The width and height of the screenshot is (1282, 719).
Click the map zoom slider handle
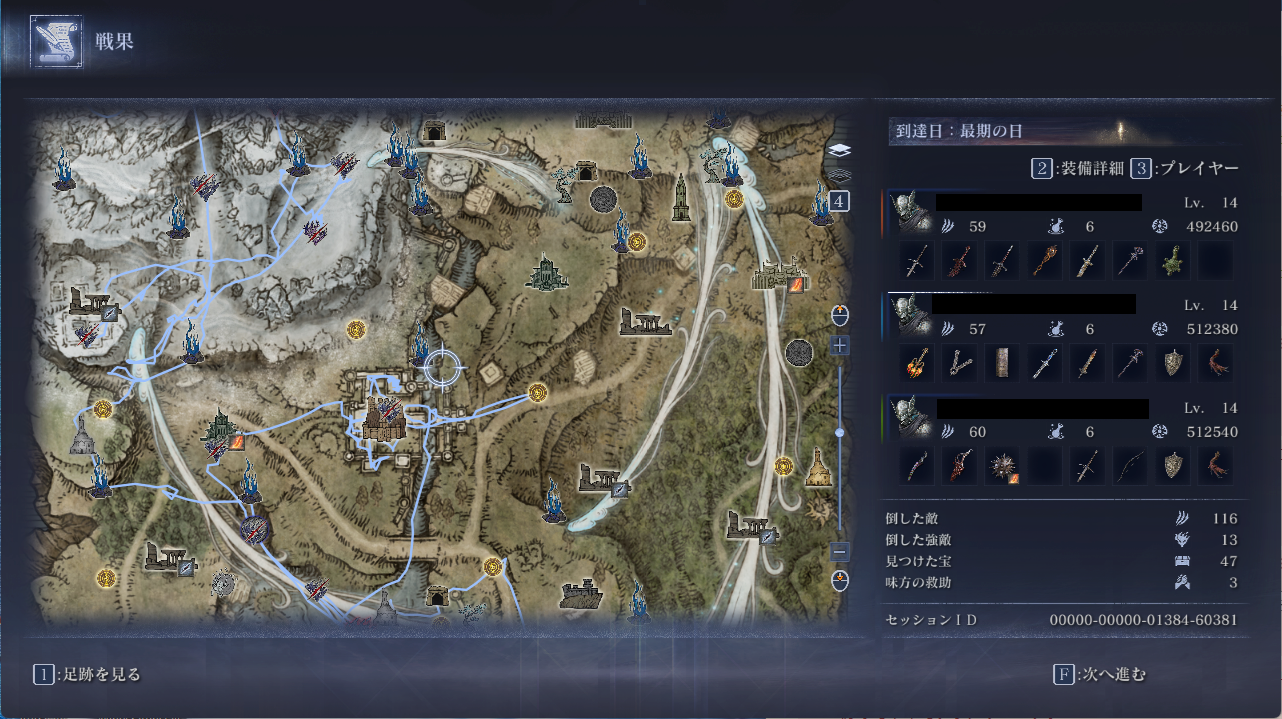pyautogui.click(x=840, y=432)
